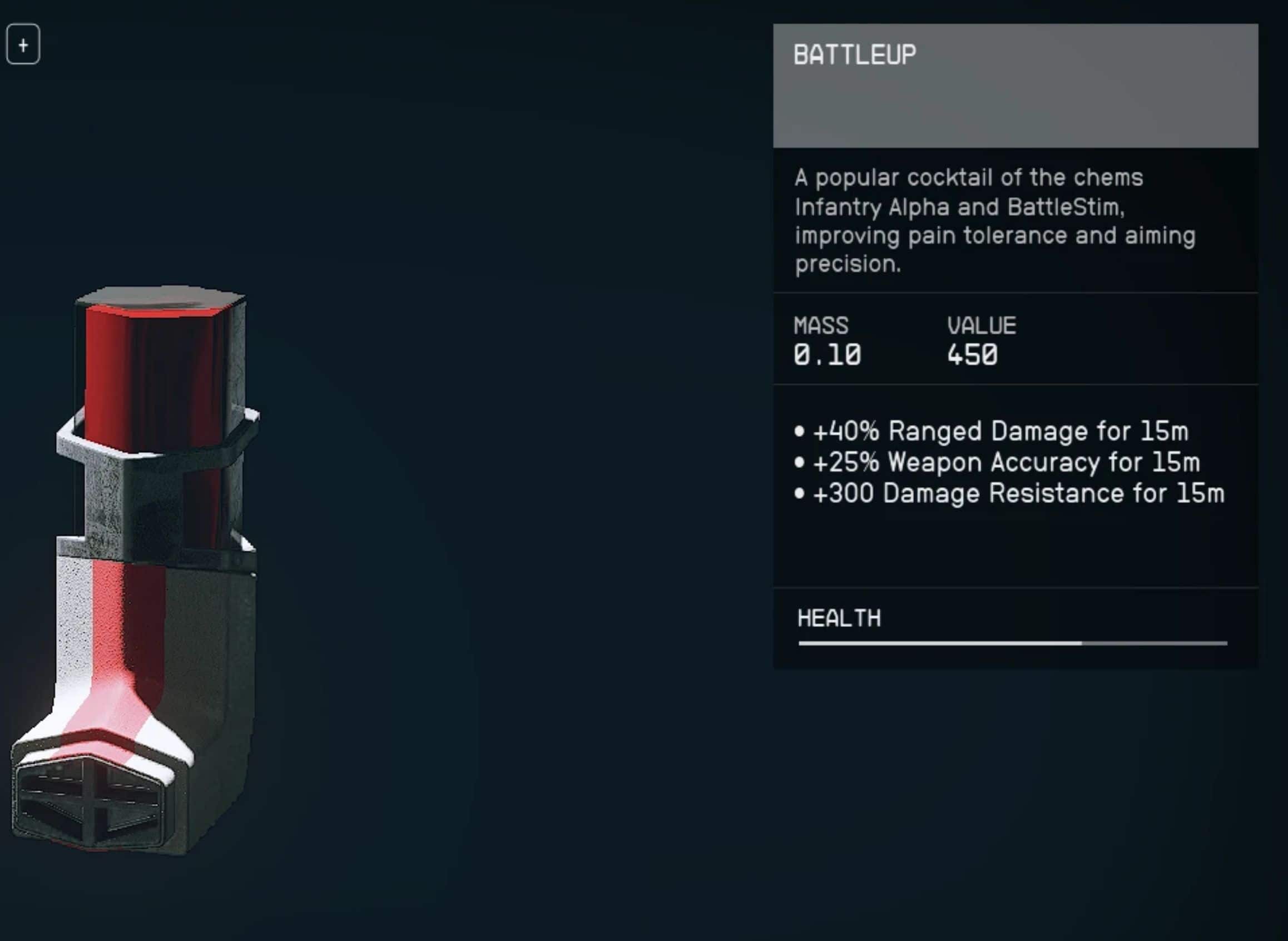Click the plus button in the corner
The image size is (1288, 941).
(23, 44)
